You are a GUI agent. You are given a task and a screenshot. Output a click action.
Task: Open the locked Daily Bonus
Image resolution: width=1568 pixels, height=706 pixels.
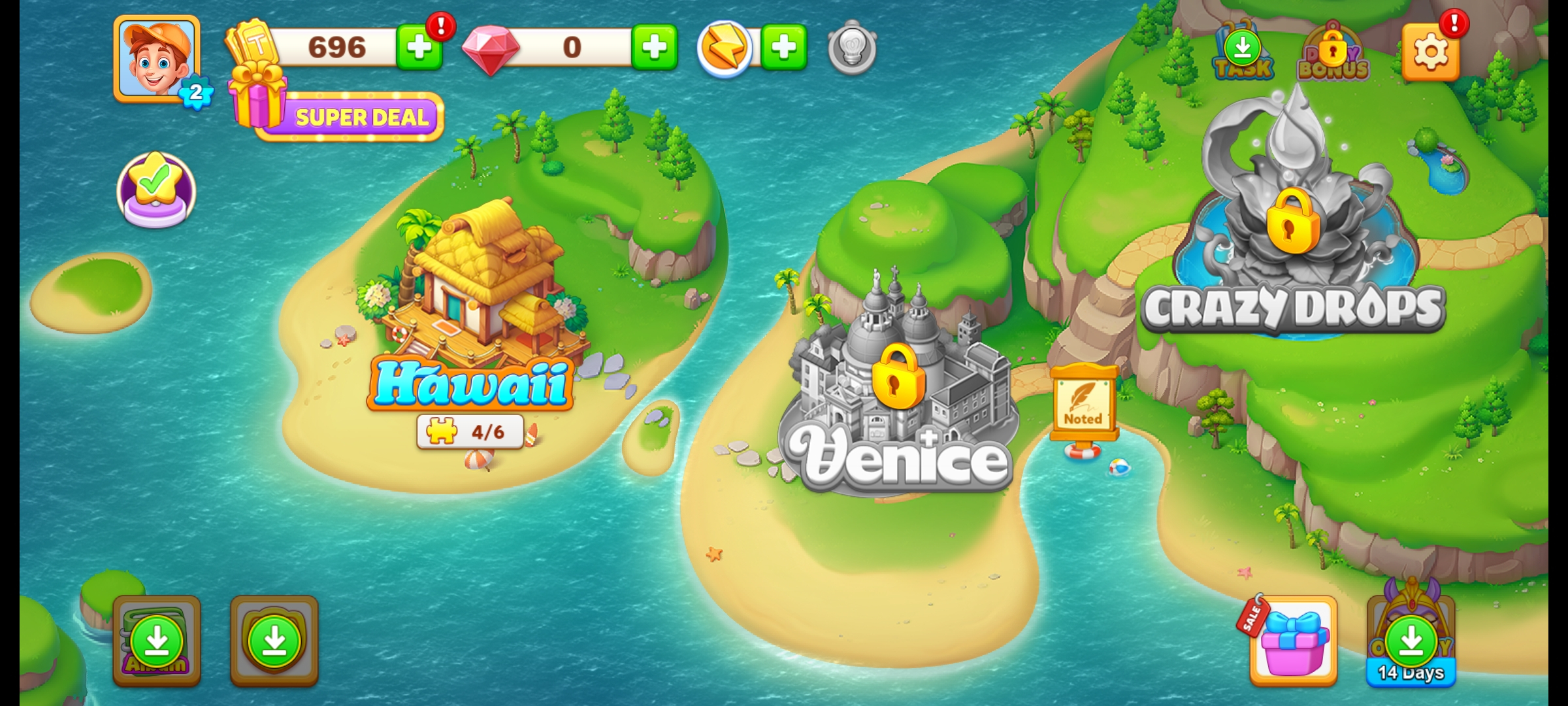click(1333, 54)
